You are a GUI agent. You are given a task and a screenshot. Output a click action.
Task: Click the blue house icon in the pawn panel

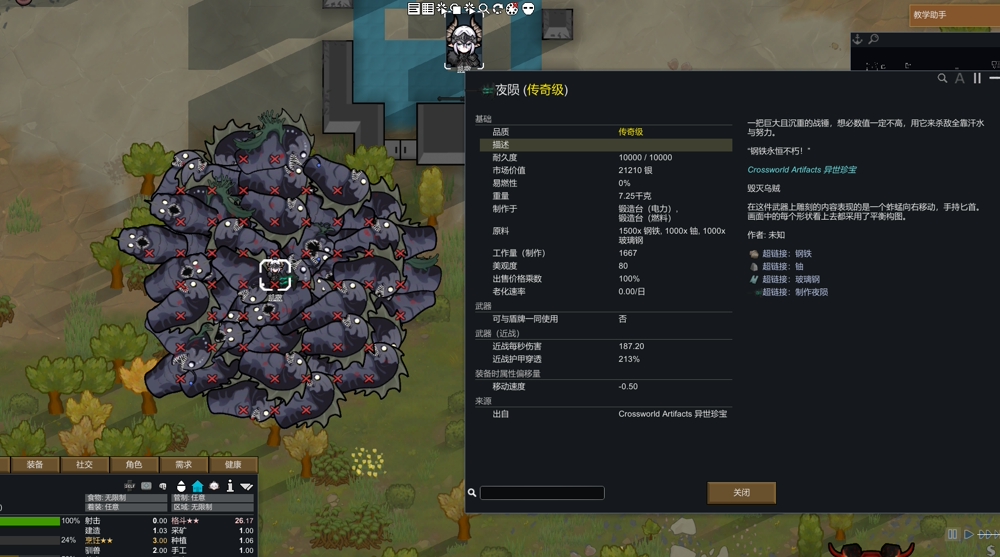coord(197,486)
